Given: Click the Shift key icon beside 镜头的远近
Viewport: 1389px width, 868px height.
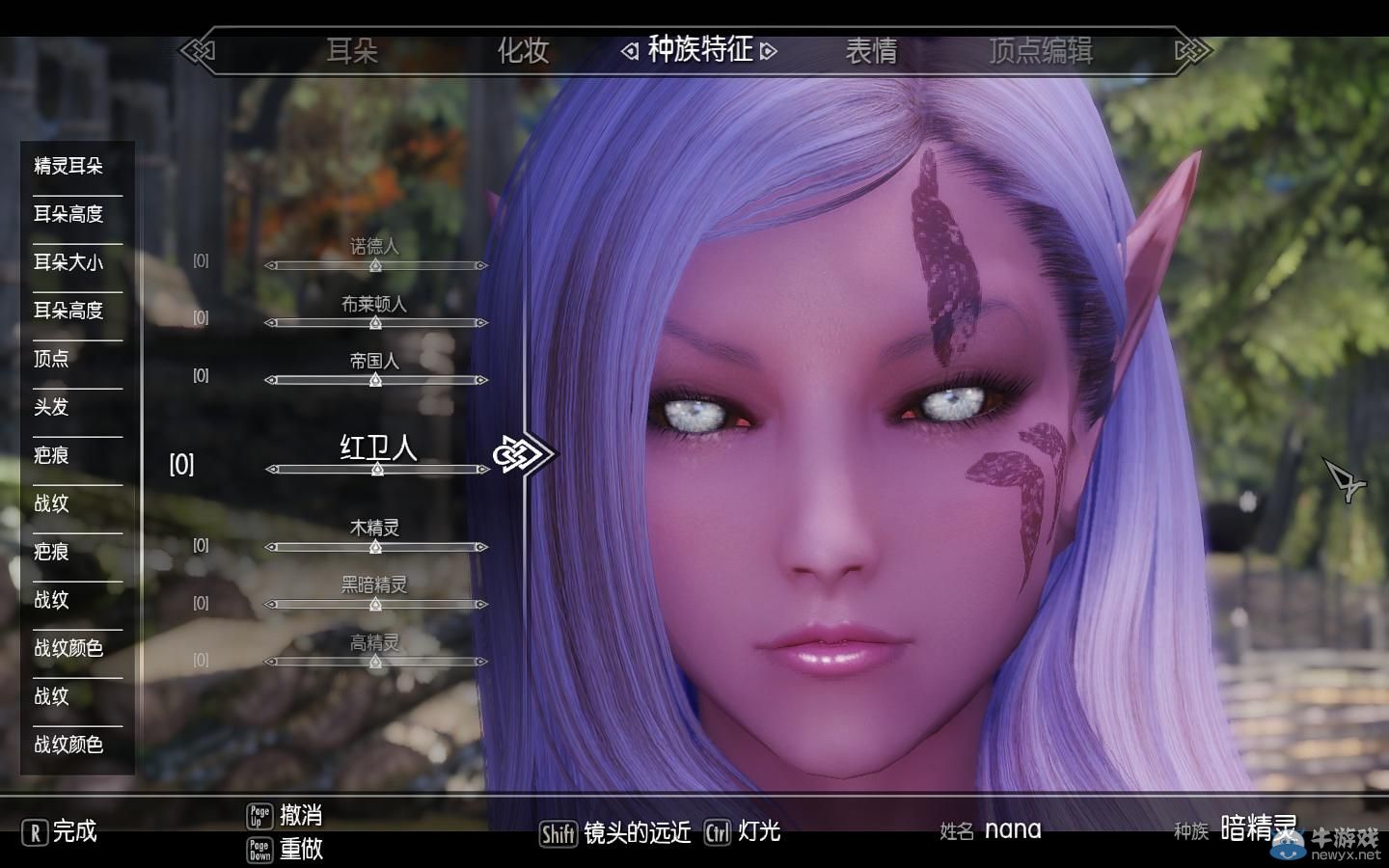Looking at the screenshot, I should click(x=558, y=831).
